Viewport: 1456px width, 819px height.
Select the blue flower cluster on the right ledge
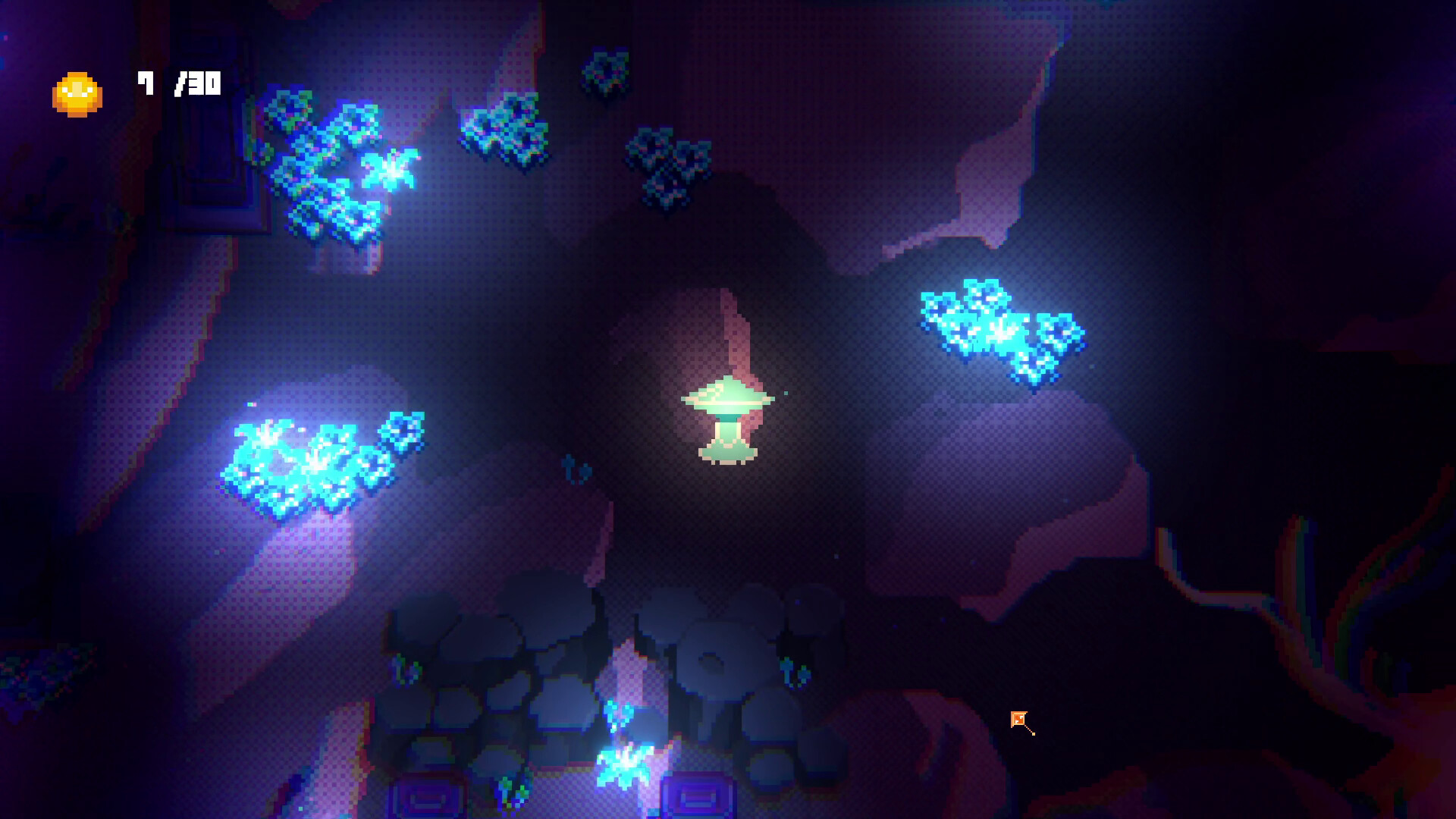(x=1001, y=326)
